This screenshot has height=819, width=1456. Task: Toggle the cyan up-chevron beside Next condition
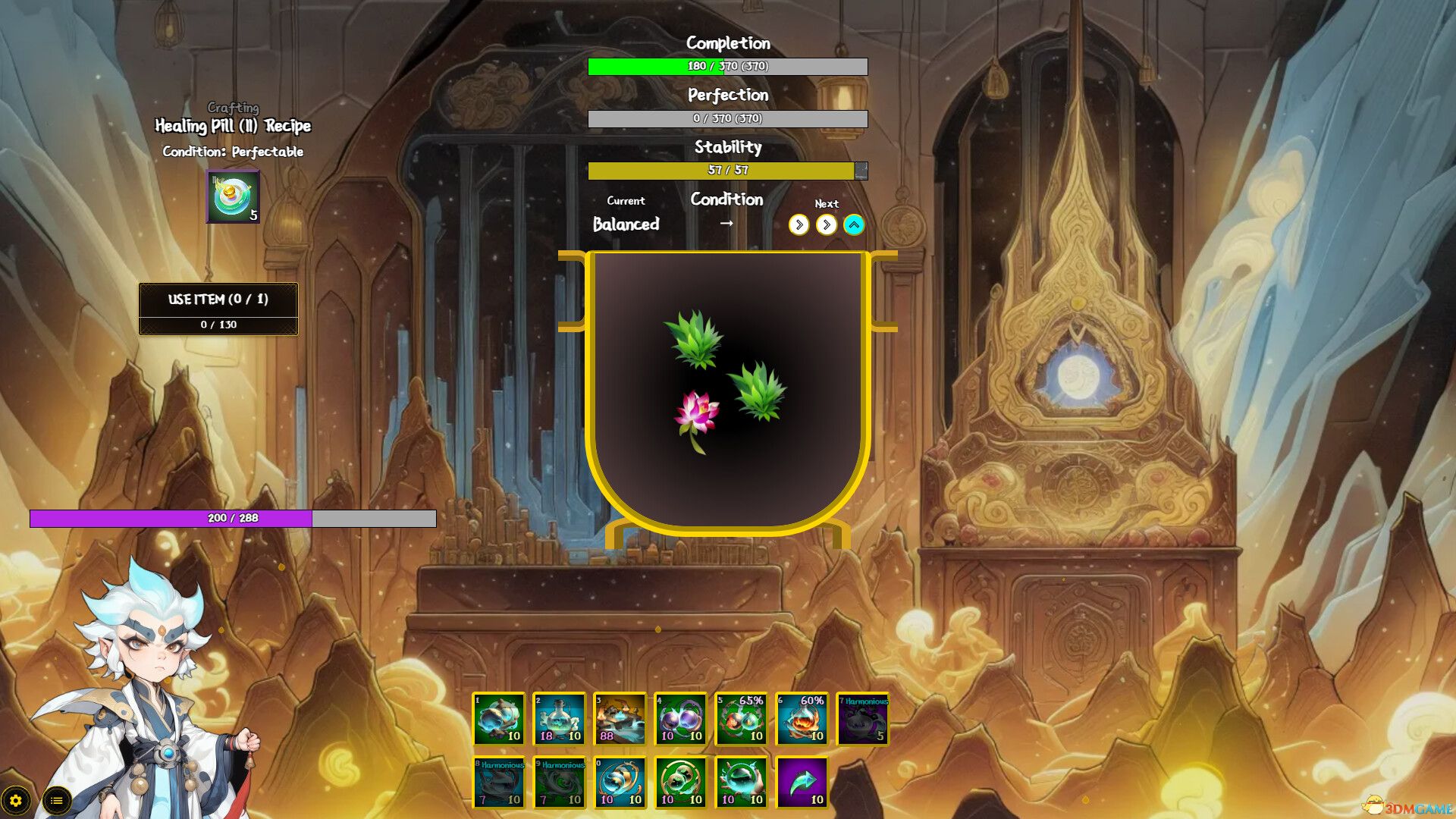(x=852, y=224)
